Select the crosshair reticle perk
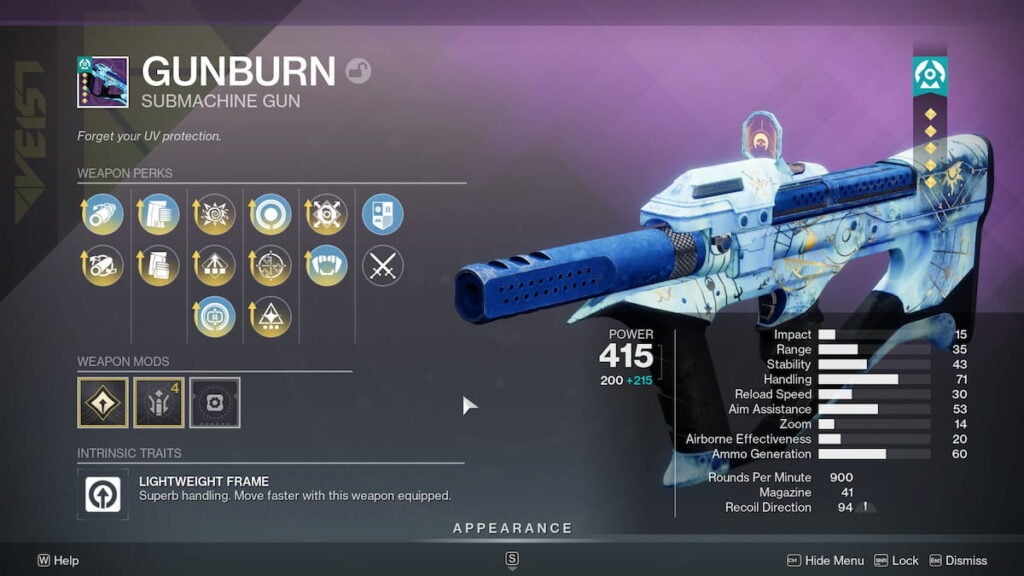Viewport: 1024px width, 576px height. coord(270,266)
